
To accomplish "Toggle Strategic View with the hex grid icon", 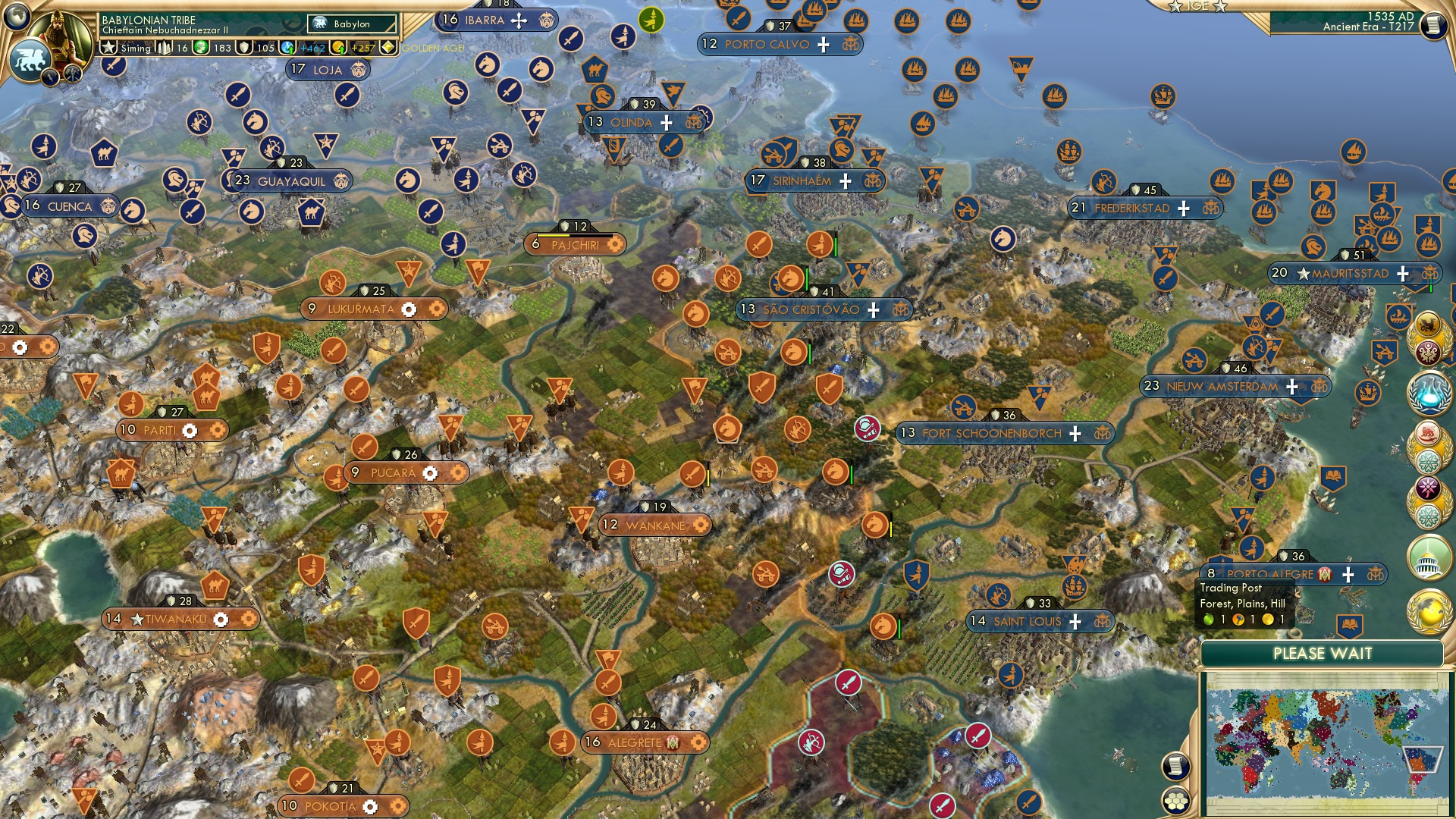I will tap(1175, 802).
